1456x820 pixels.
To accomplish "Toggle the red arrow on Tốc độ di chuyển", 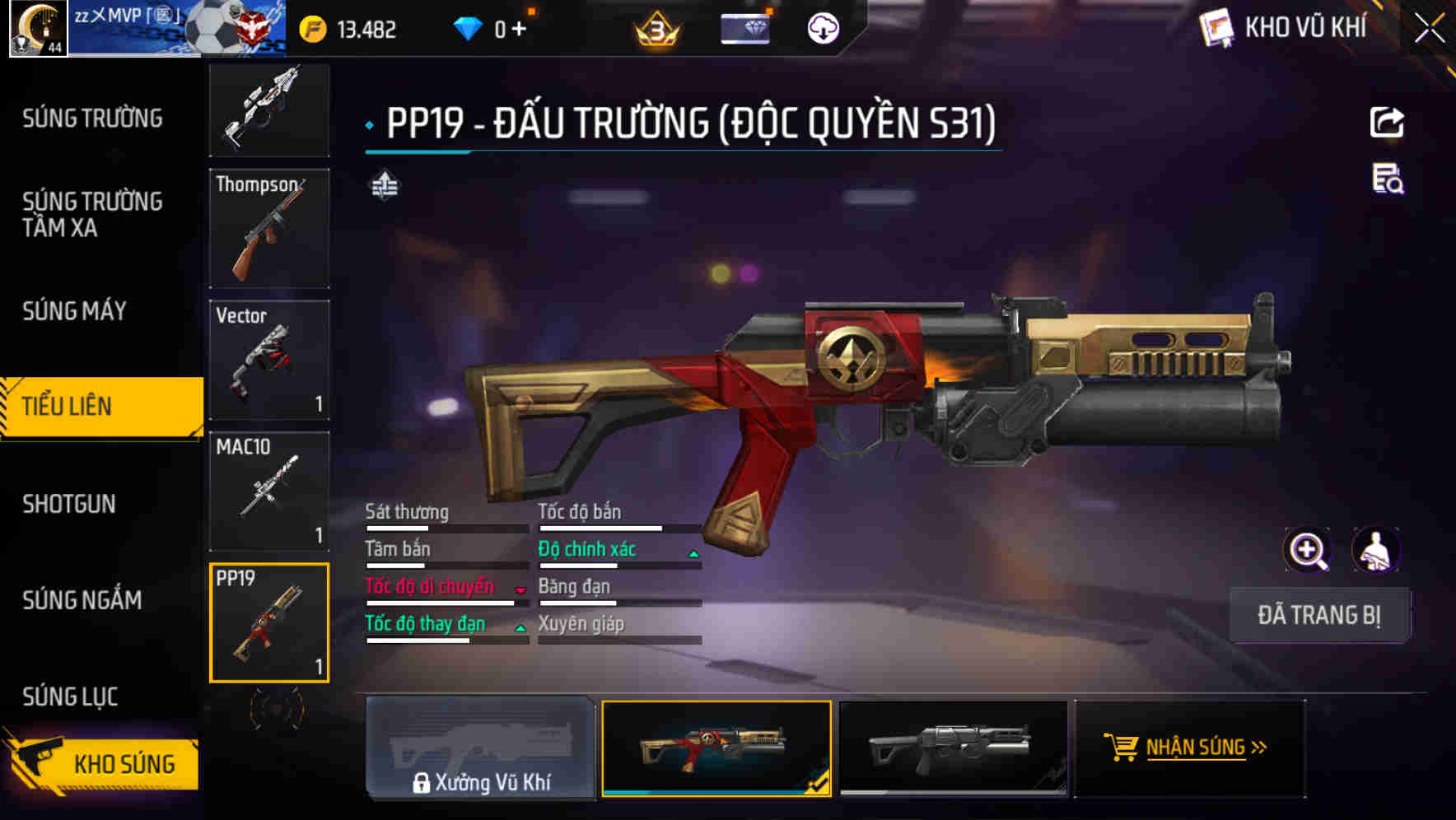I will (519, 591).
